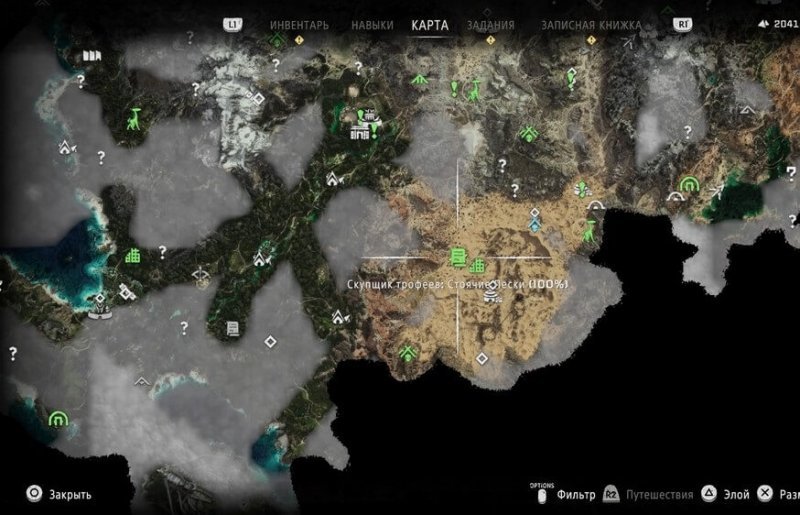Select the trophy merchant marker under the crosshair

pyautogui.click(x=458, y=257)
